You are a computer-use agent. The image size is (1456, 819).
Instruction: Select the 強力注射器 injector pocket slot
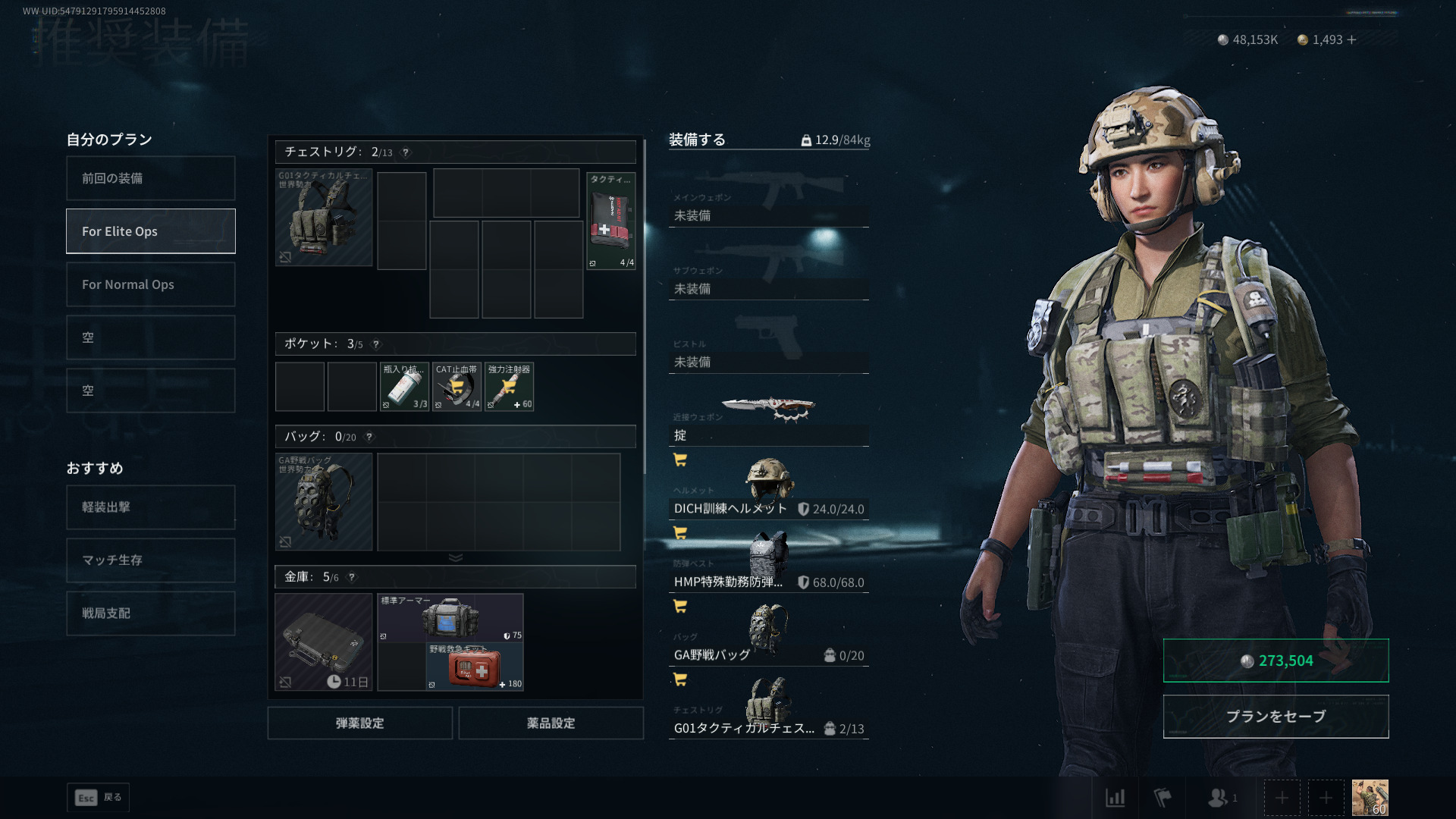(509, 387)
